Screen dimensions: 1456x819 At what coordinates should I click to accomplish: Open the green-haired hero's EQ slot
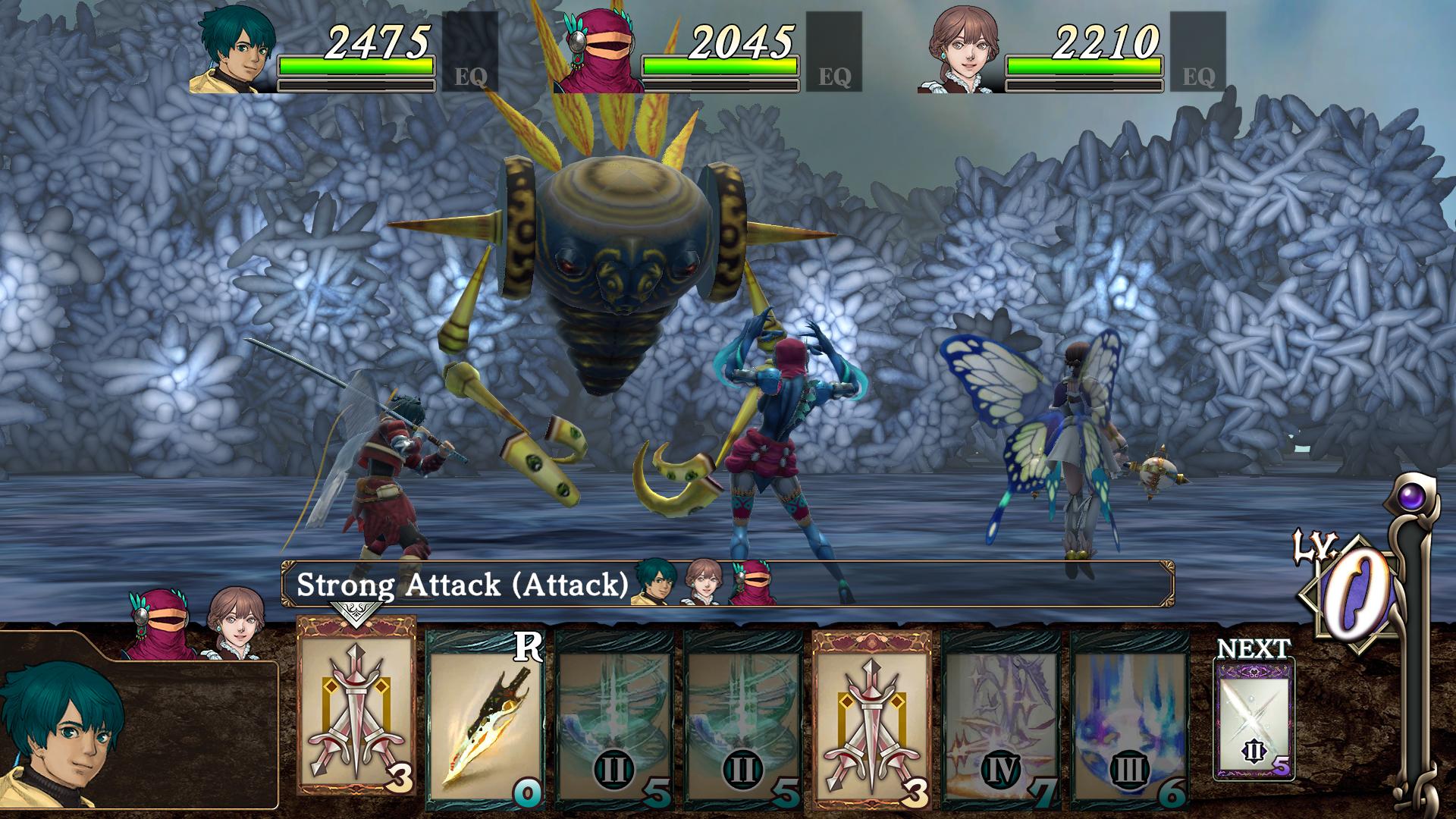(470, 52)
